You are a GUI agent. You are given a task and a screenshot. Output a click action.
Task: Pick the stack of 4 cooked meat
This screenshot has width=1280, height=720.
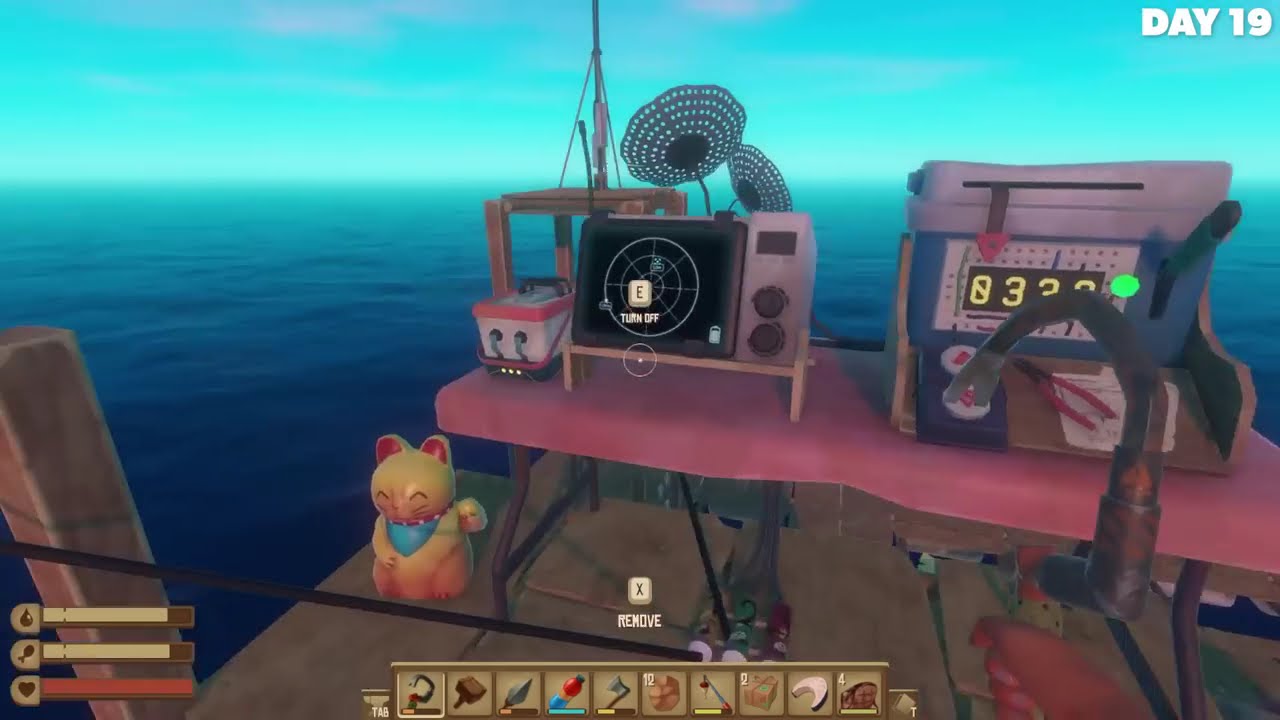tap(860, 693)
